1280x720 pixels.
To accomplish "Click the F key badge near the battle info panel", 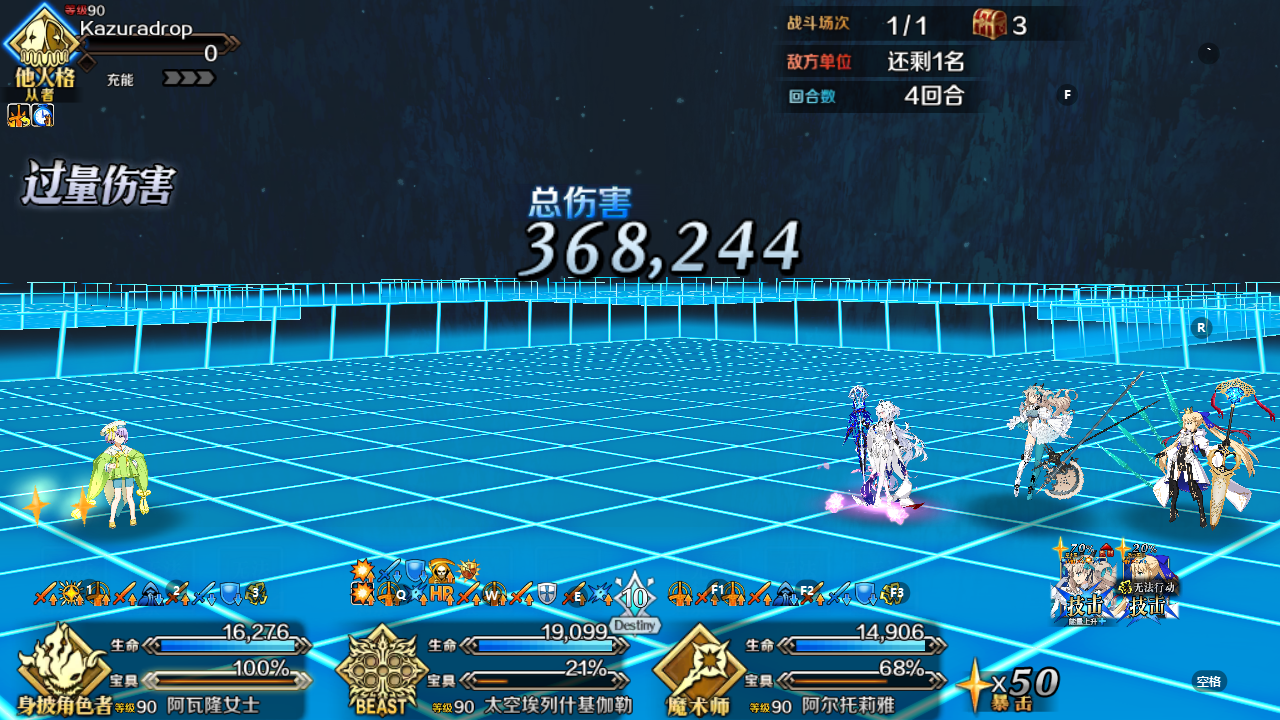I will tap(1067, 94).
